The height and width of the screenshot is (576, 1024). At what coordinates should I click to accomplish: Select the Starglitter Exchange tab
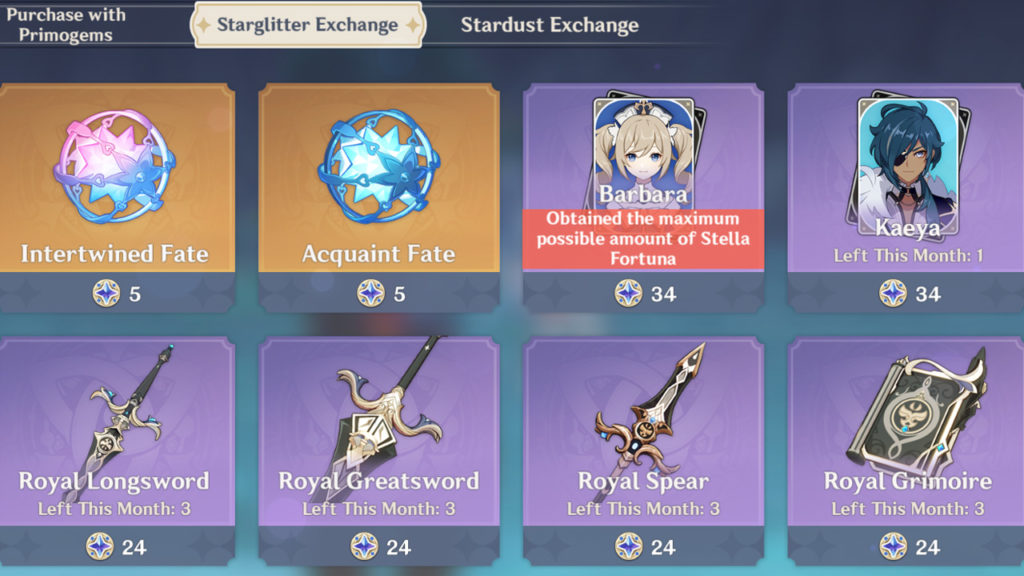pyautogui.click(x=308, y=25)
